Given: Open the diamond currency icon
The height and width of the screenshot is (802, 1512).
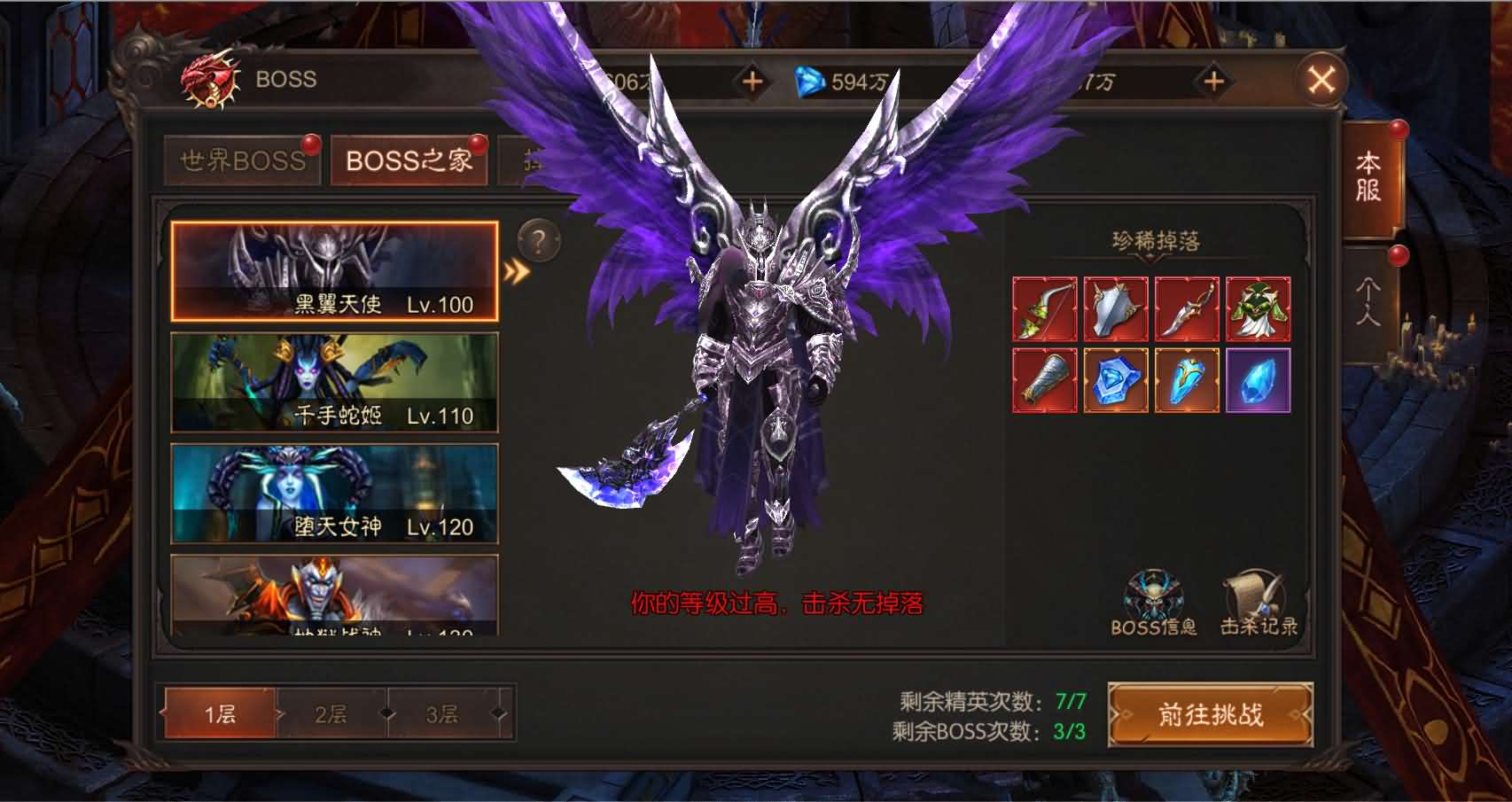Looking at the screenshot, I should click(x=809, y=81).
